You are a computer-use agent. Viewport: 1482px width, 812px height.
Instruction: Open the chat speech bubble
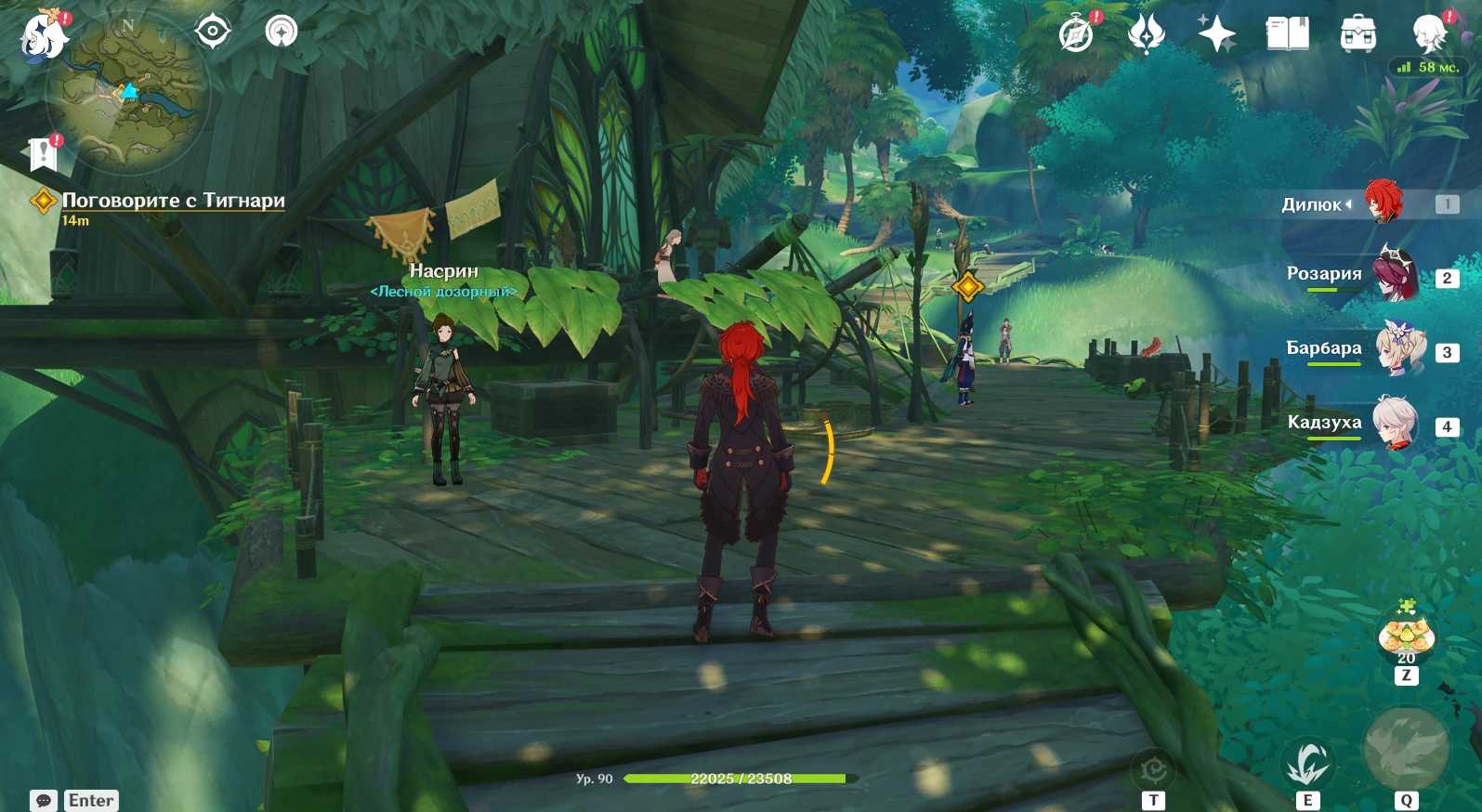44,801
